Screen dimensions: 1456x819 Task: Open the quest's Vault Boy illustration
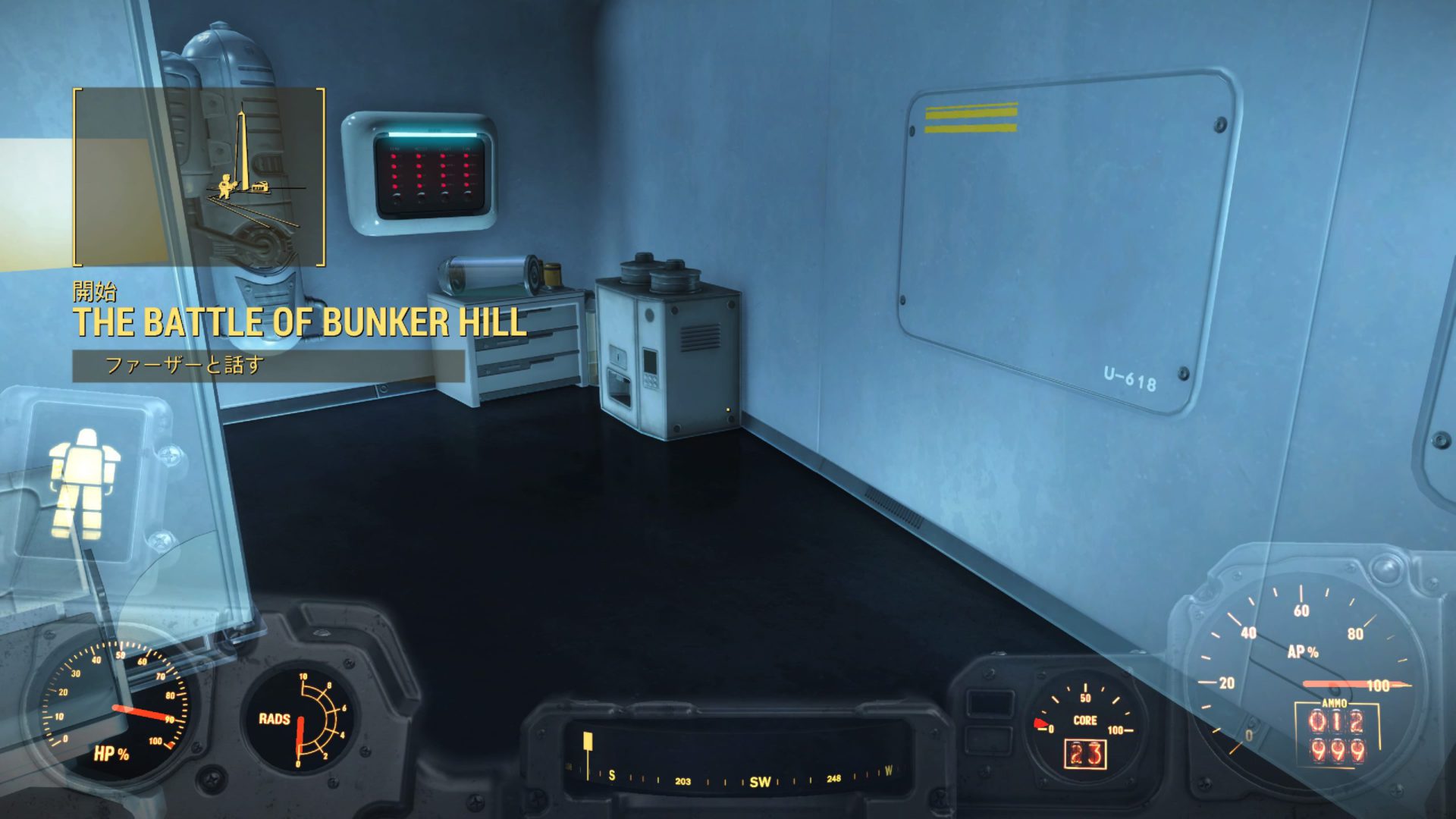coord(199,177)
